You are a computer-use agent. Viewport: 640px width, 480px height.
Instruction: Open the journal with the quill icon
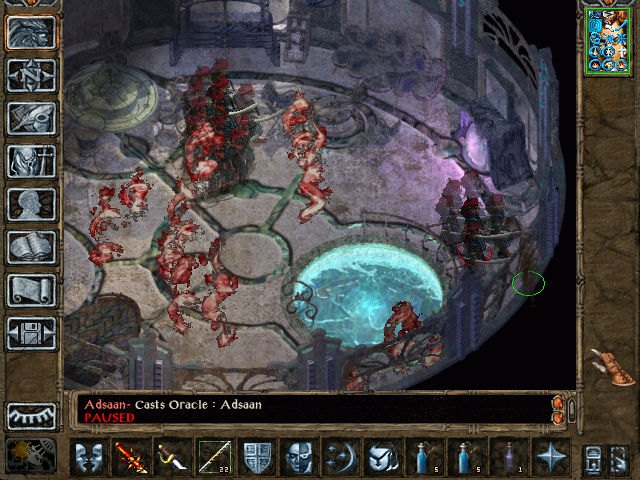31,118
